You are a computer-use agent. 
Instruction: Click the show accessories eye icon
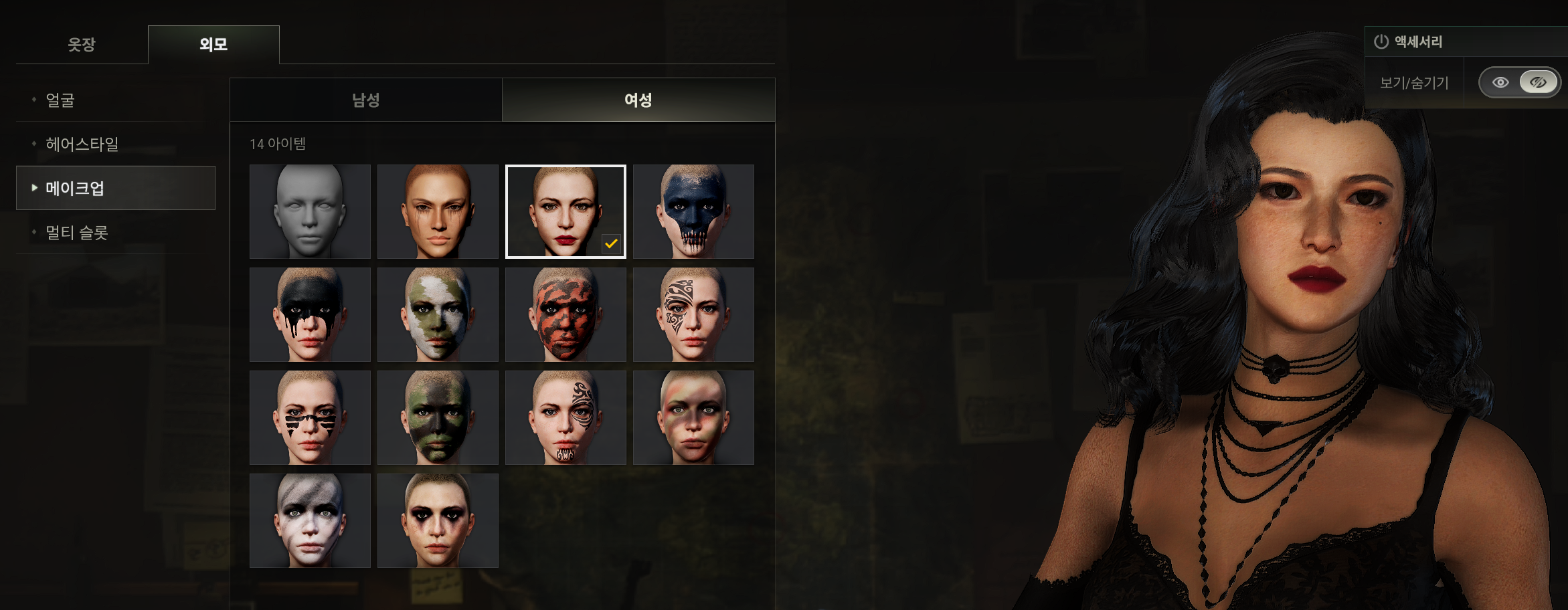pos(1500,83)
